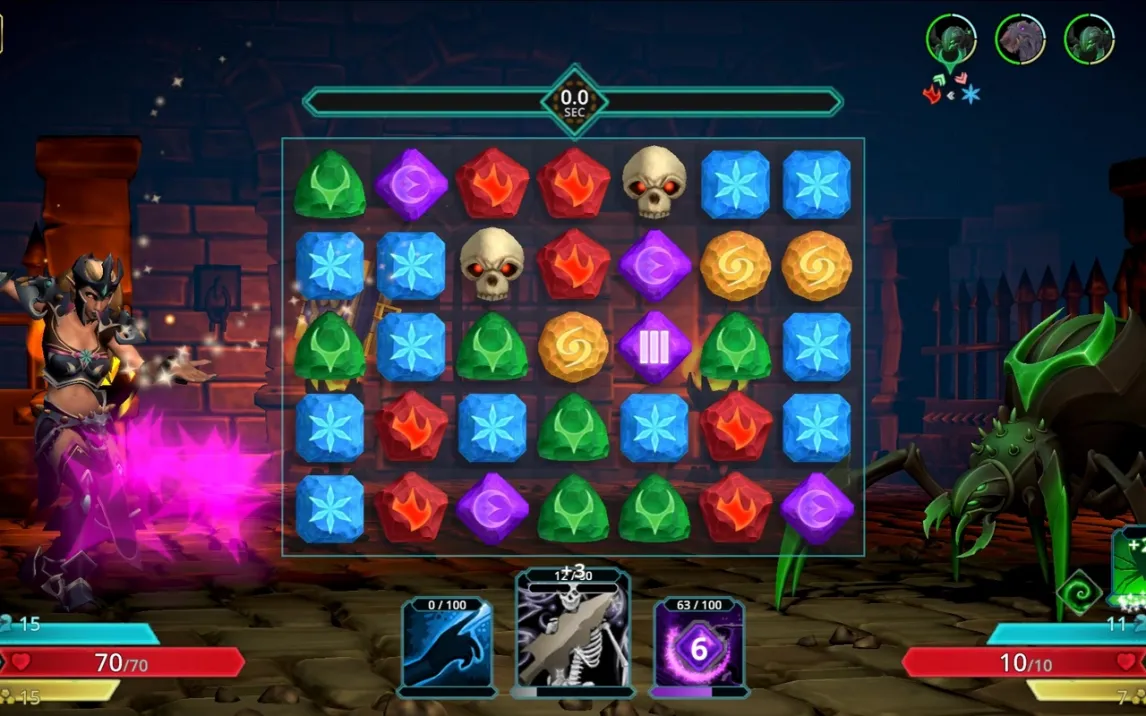Activate the purple gem ability showing 6

[x=699, y=647]
